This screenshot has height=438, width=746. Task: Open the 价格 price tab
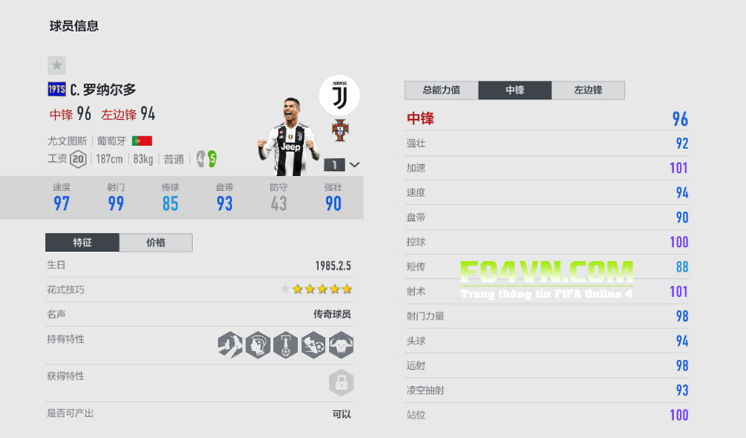coord(156,243)
